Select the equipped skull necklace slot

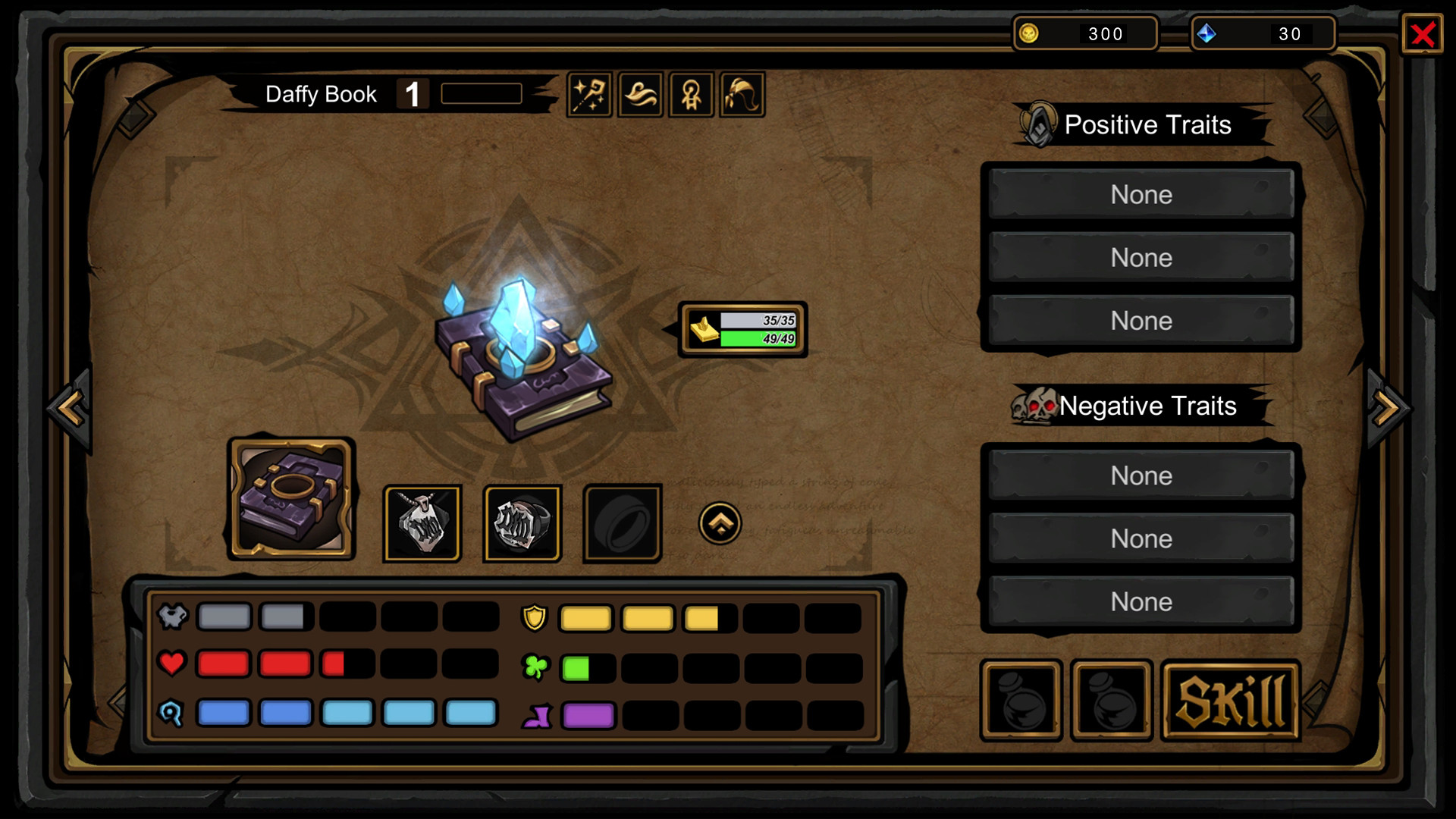click(422, 523)
